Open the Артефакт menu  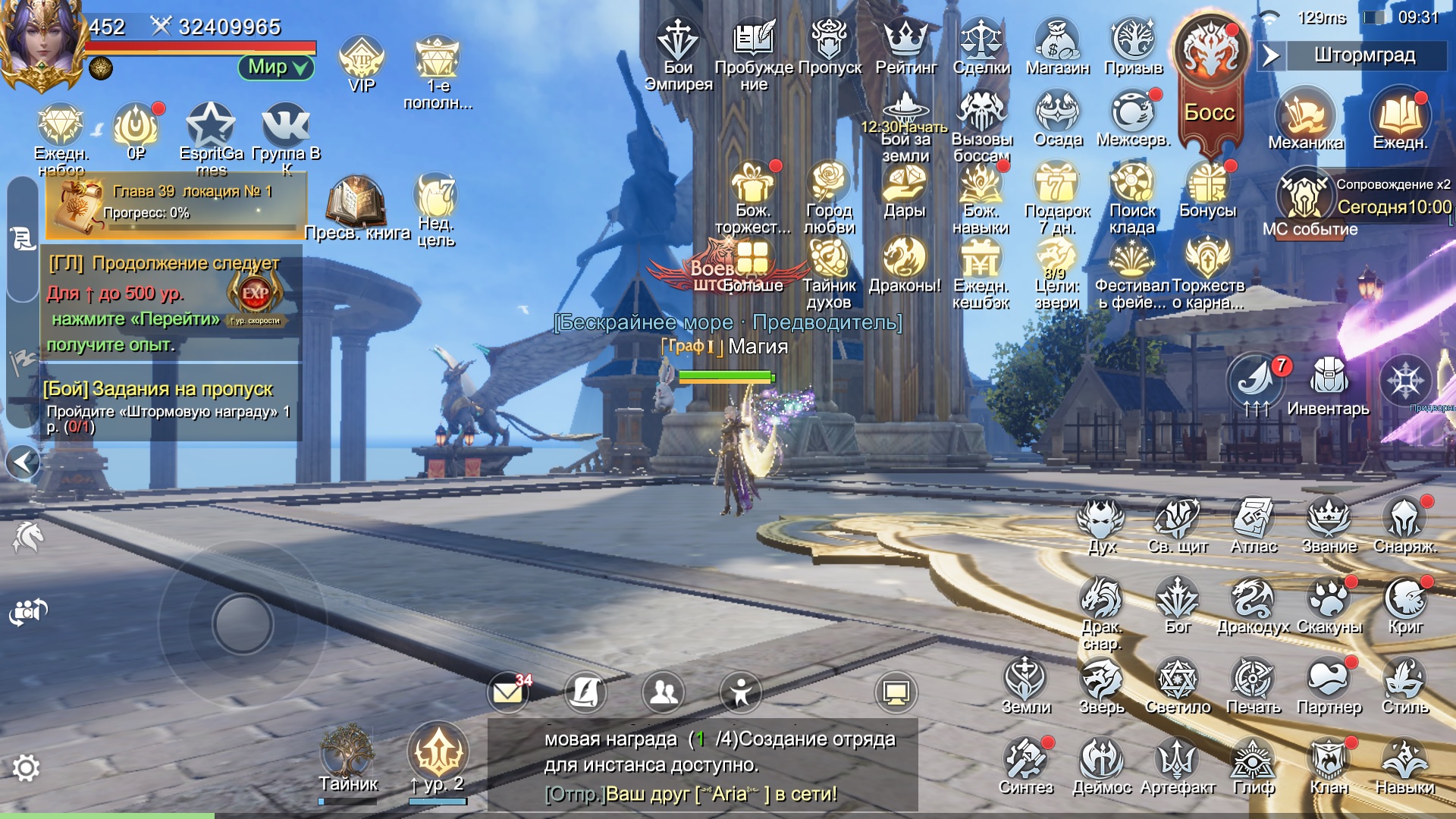tap(1177, 763)
